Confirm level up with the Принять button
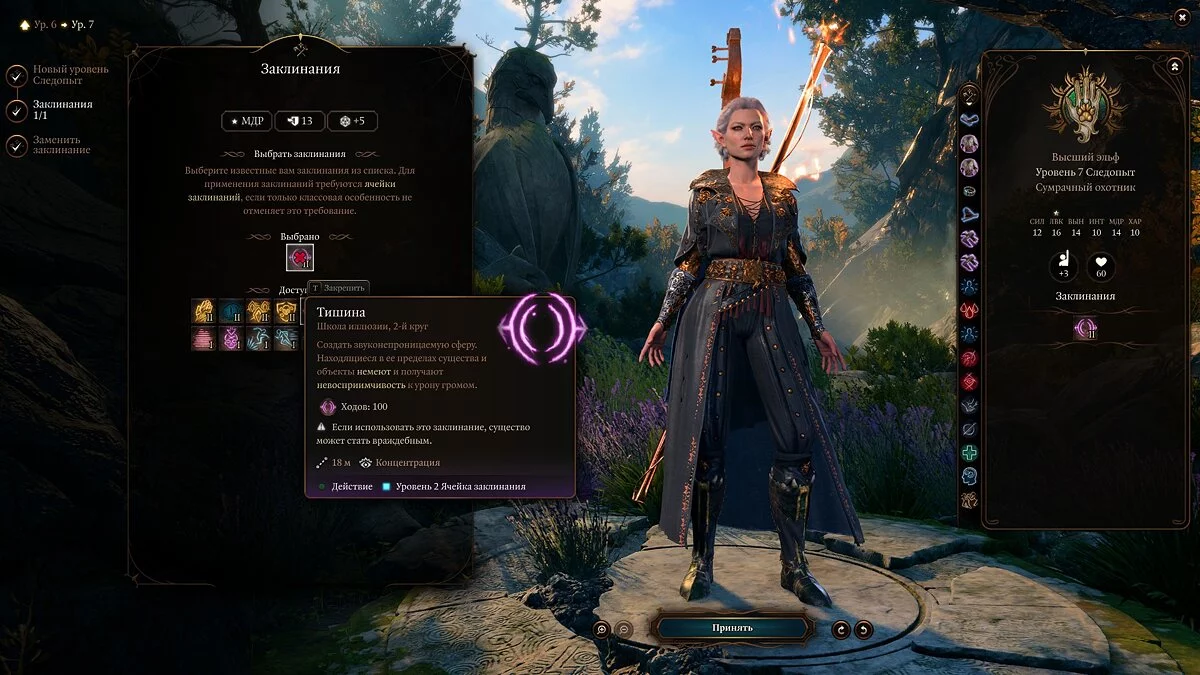 coord(731,628)
